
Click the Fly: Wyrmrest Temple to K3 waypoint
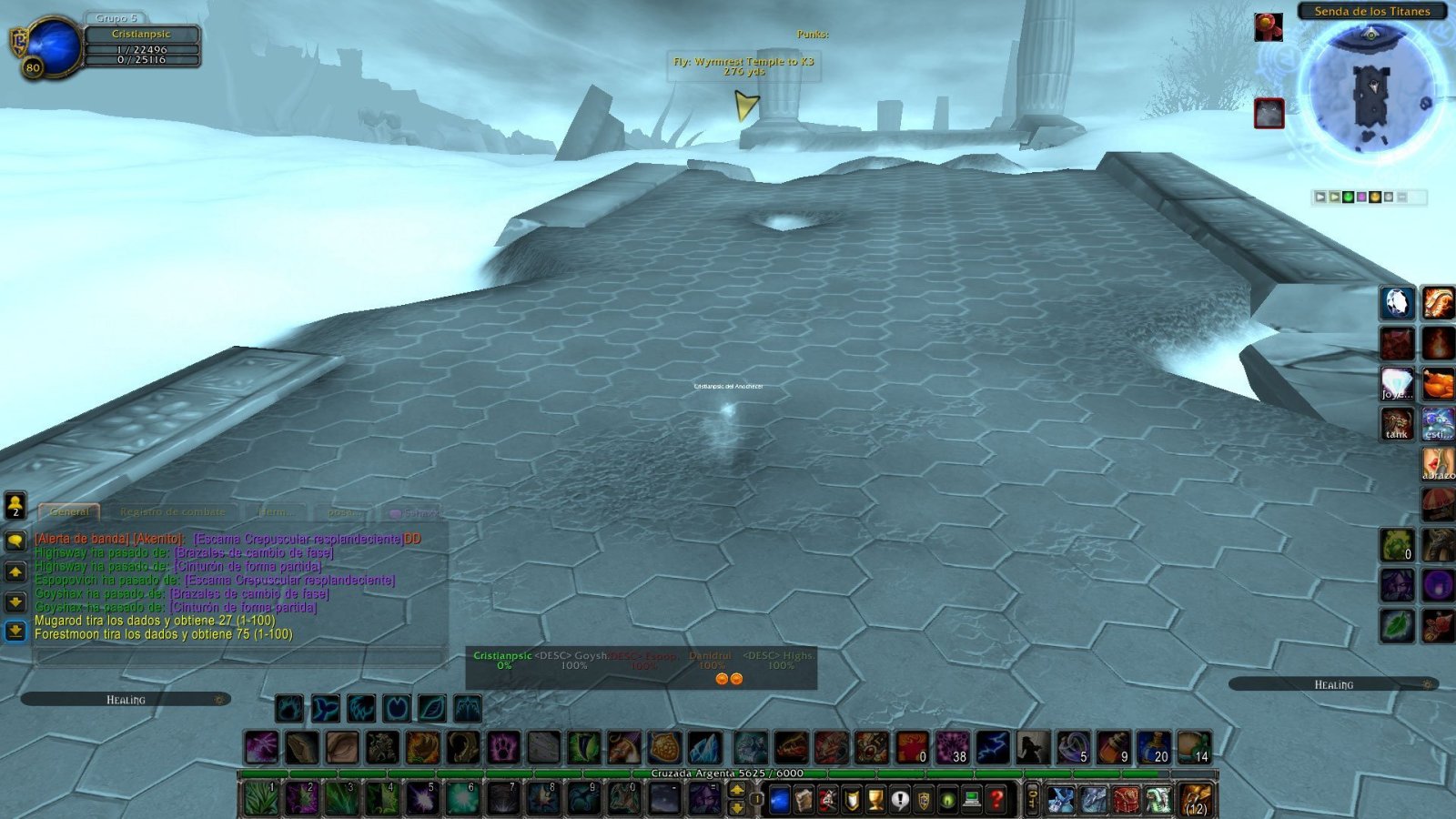pos(743,64)
